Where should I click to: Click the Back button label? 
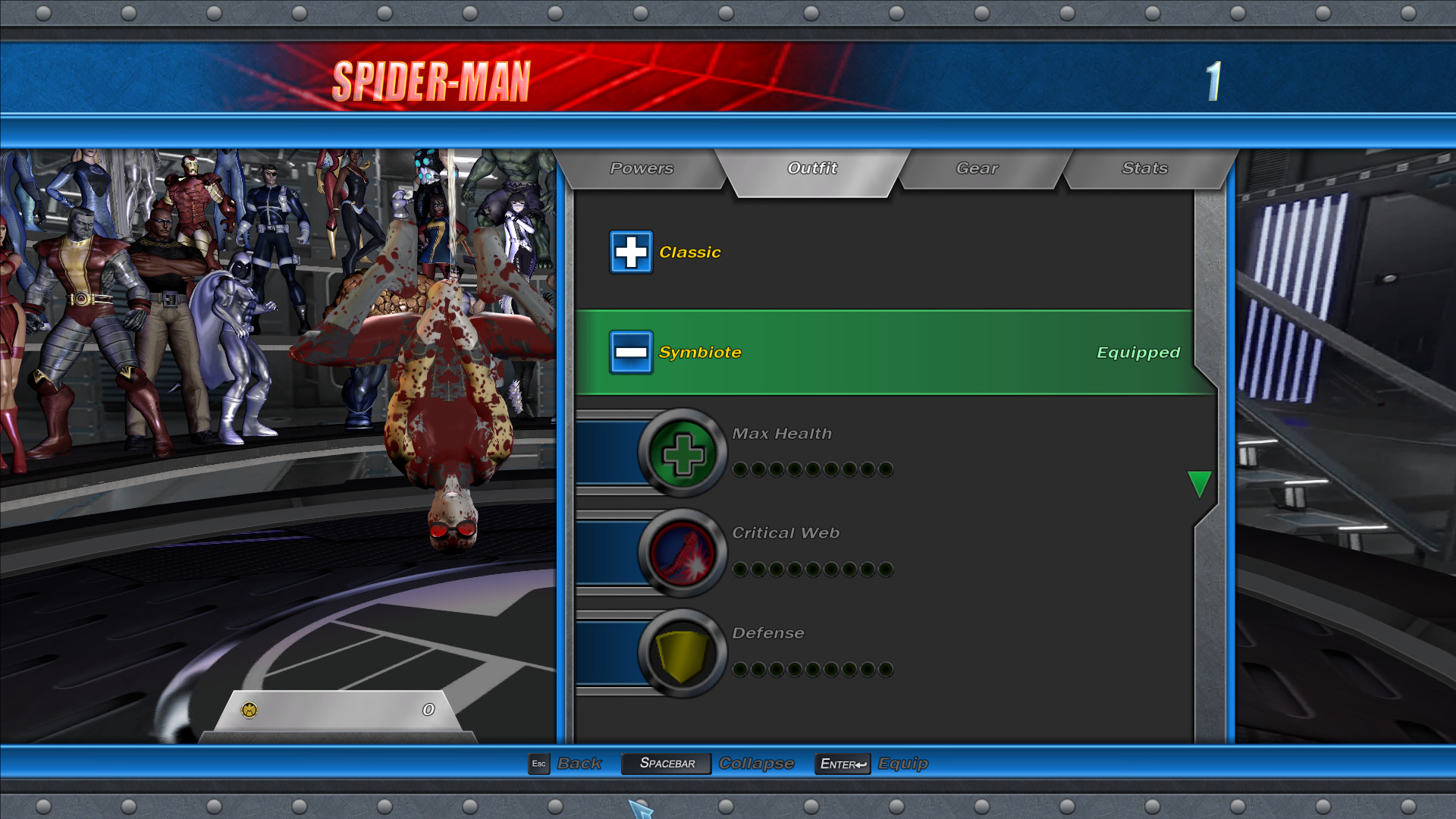click(579, 764)
